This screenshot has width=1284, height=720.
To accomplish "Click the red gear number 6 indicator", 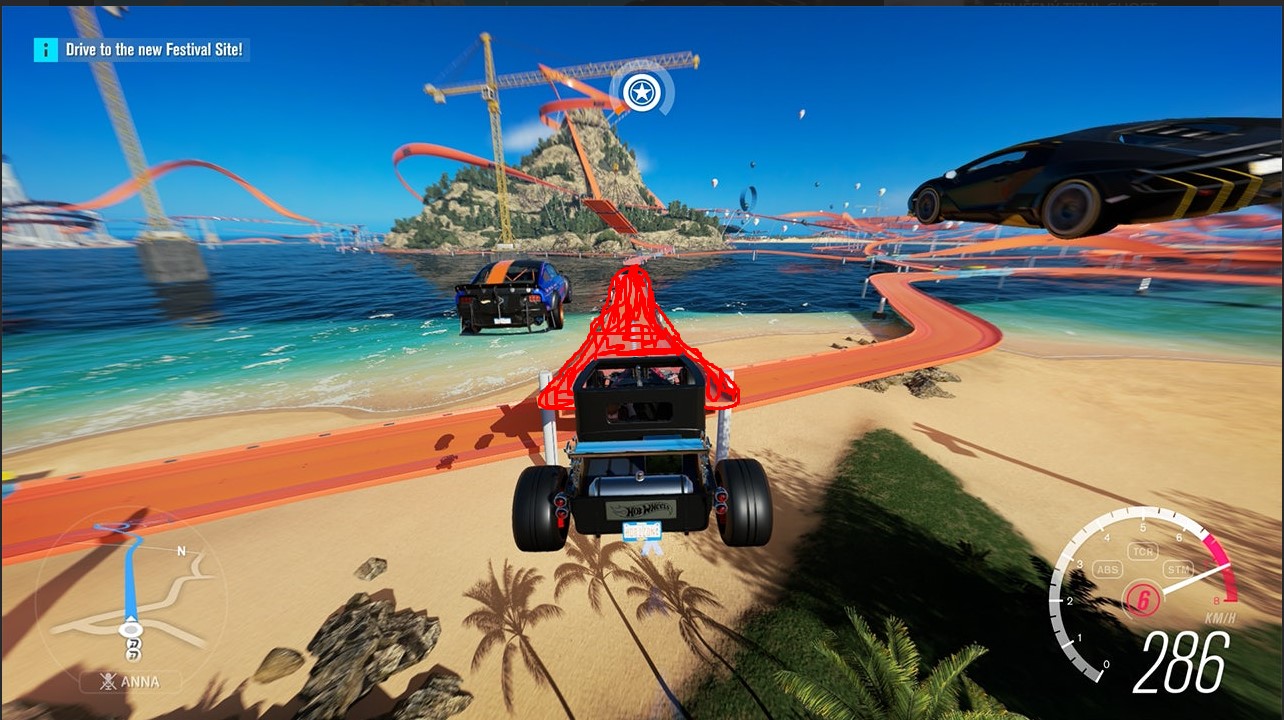I will coord(1141,600).
